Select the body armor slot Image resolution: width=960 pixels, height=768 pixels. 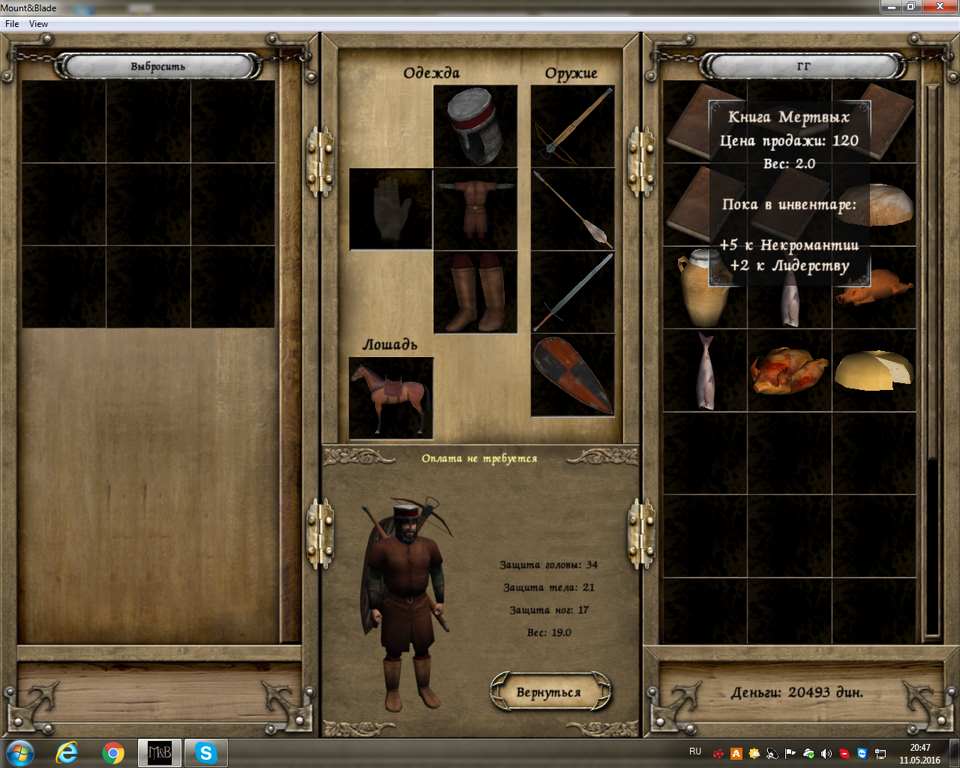click(475, 208)
